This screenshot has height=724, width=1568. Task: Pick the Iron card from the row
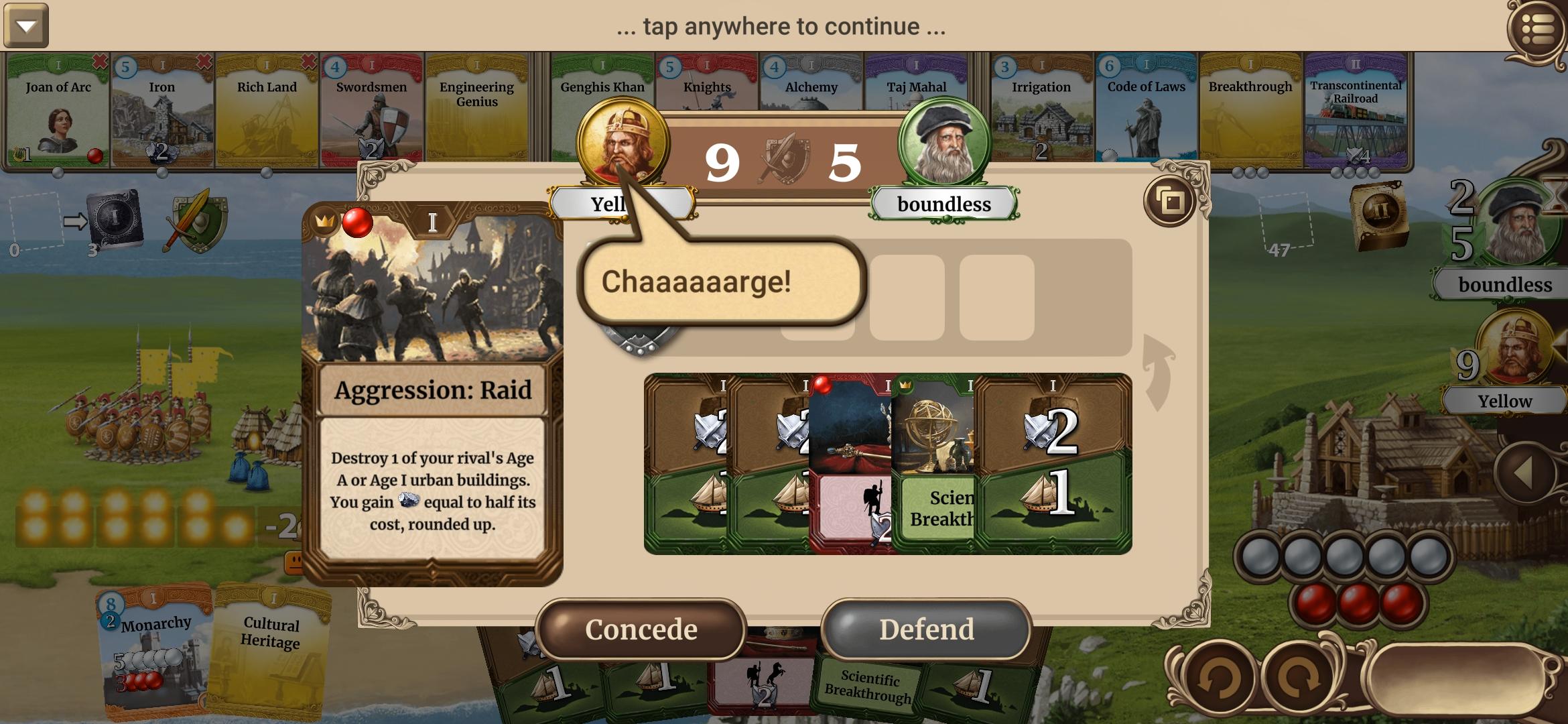click(162, 111)
